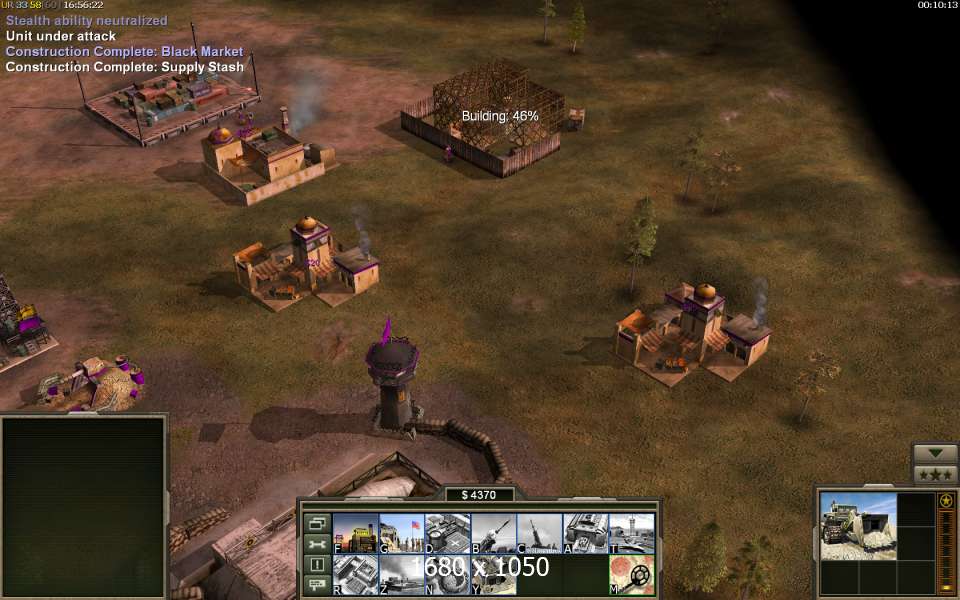Choose the build icon labeled N
960x600 pixels.
447,575
